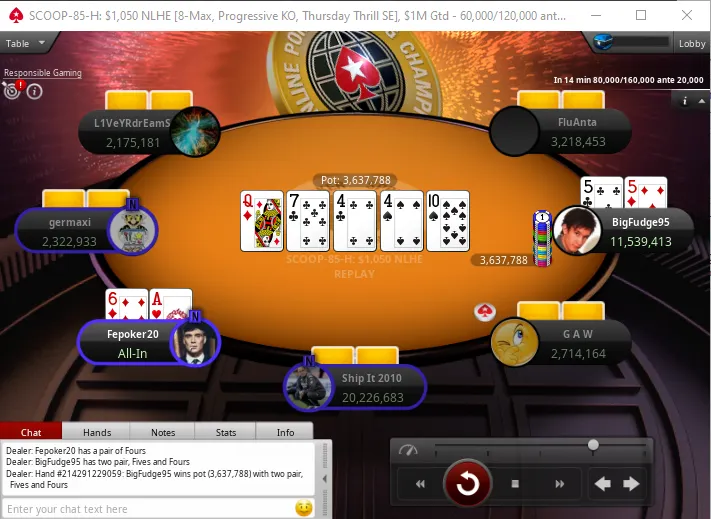Viewport: 711px width, 519px height.
Task: Open the emoji picker smiley
Action: coord(304,508)
